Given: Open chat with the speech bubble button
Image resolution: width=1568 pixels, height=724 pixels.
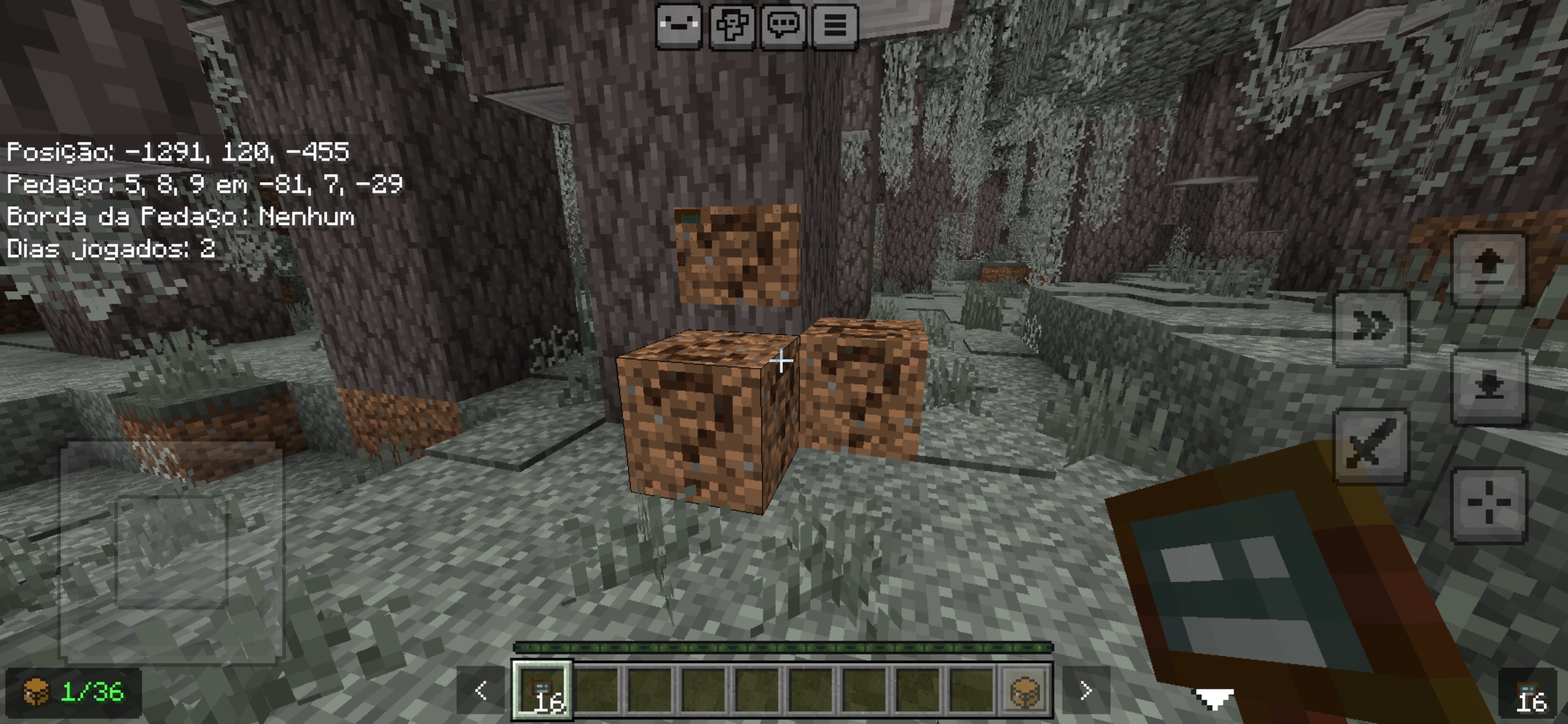Looking at the screenshot, I should [x=783, y=26].
